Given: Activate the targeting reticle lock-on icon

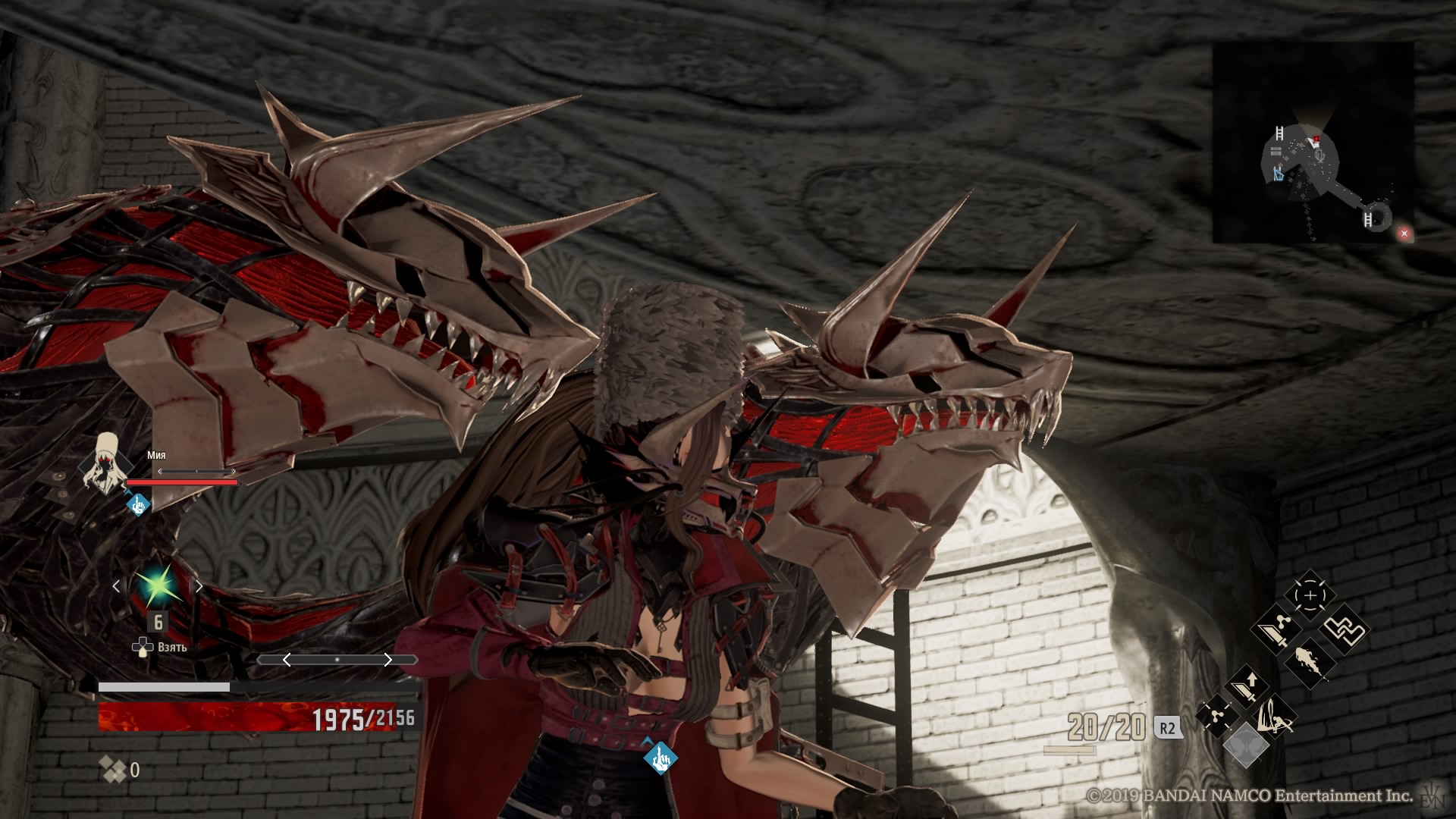Looking at the screenshot, I should [1310, 595].
